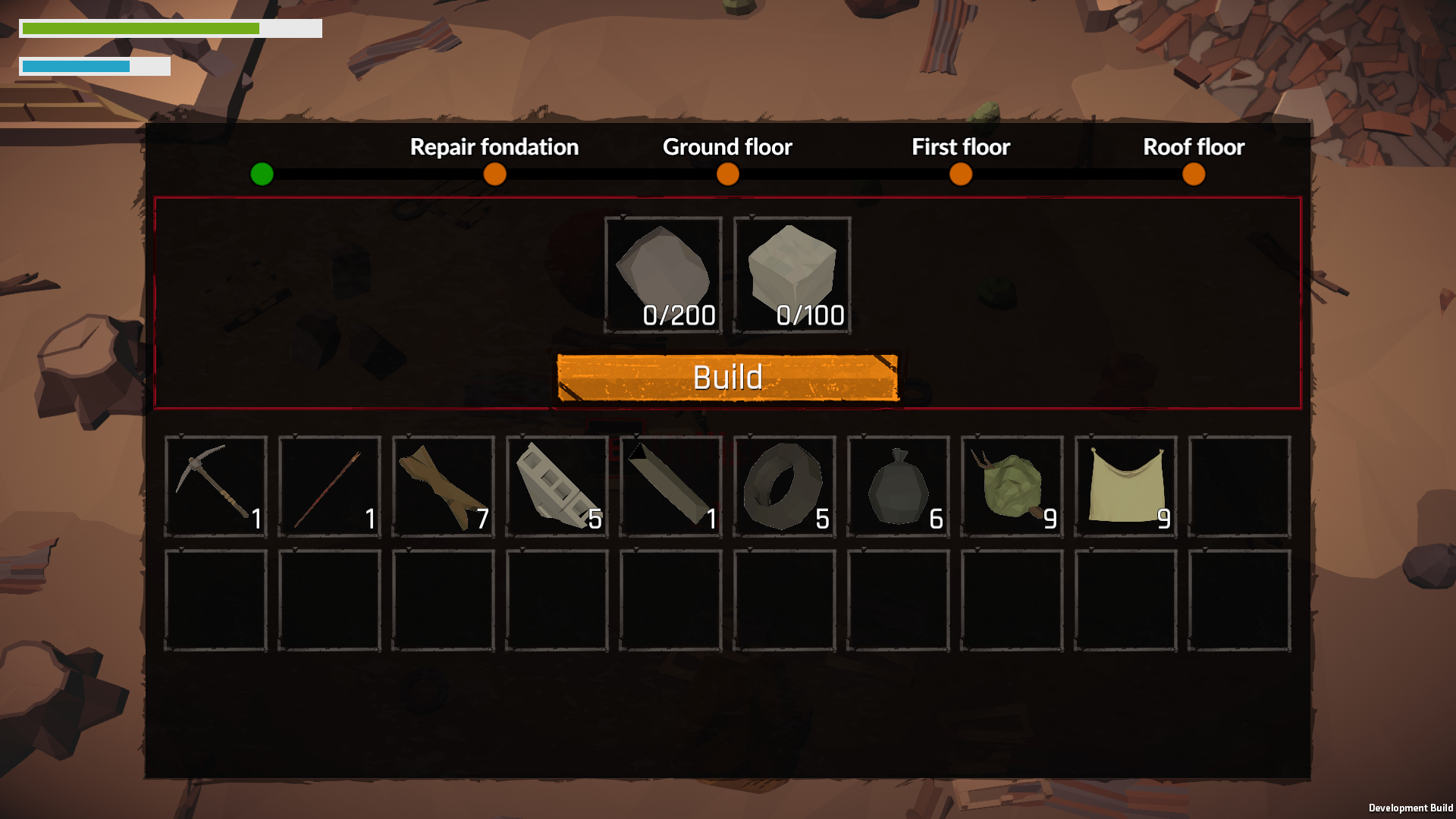Choose the black trash bag stack
This screenshot has height=819, width=1456.
pos(899,487)
